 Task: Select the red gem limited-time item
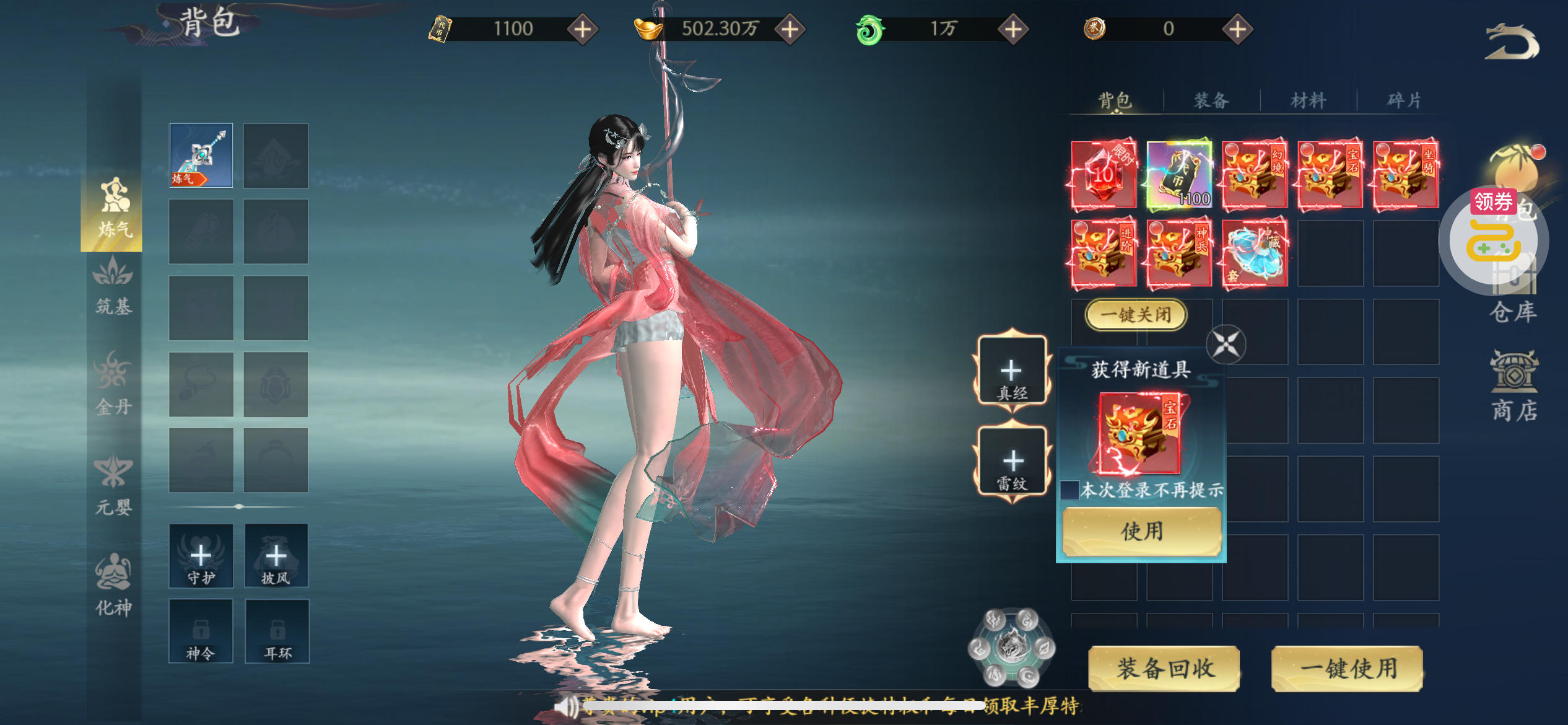point(1104,175)
